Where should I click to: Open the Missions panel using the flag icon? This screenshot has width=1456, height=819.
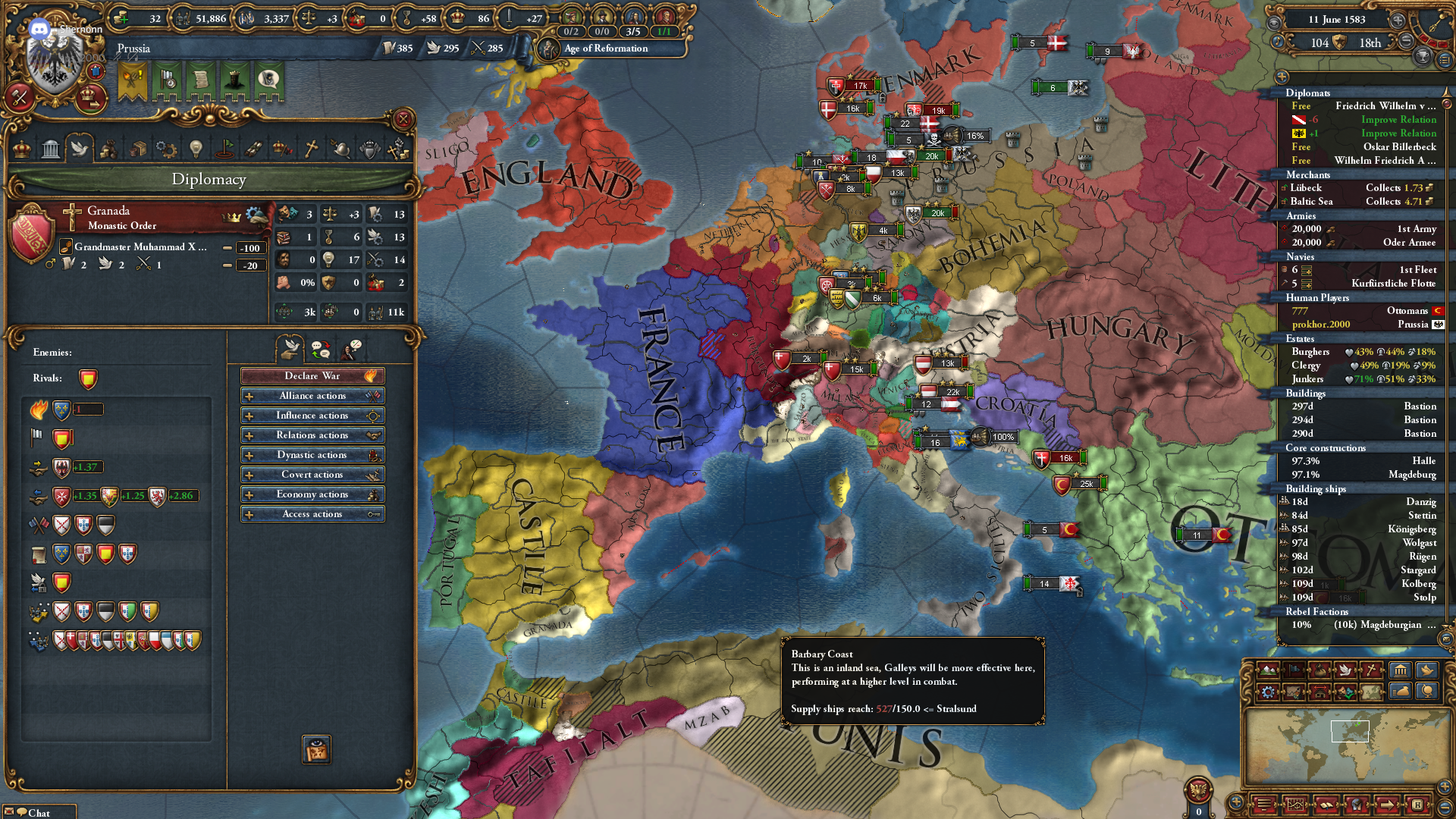click(225, 149)
